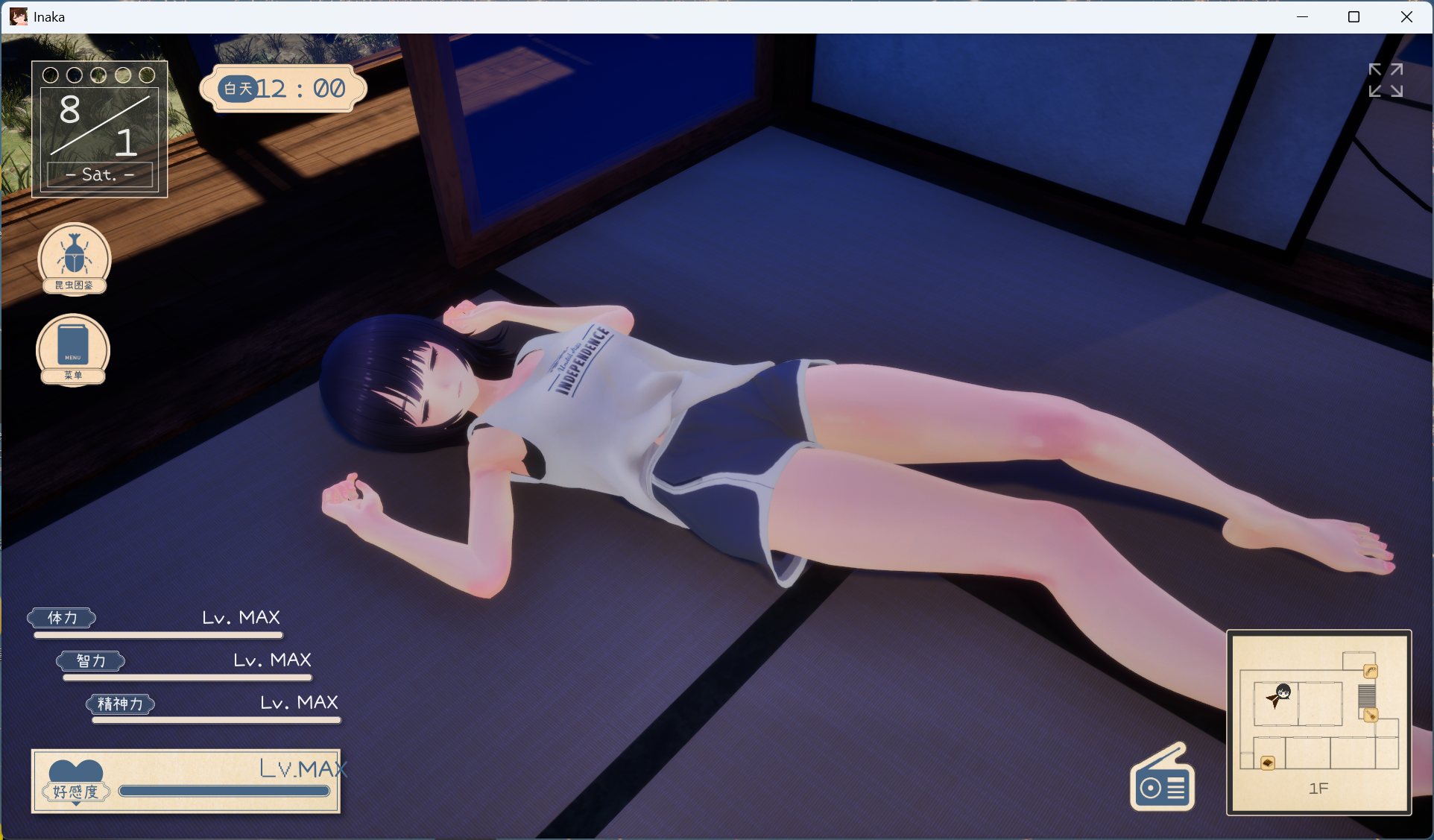1434x840 pixels.
Task: Click the character portrait on the 1F minimap
Action: pos(1283,692)
